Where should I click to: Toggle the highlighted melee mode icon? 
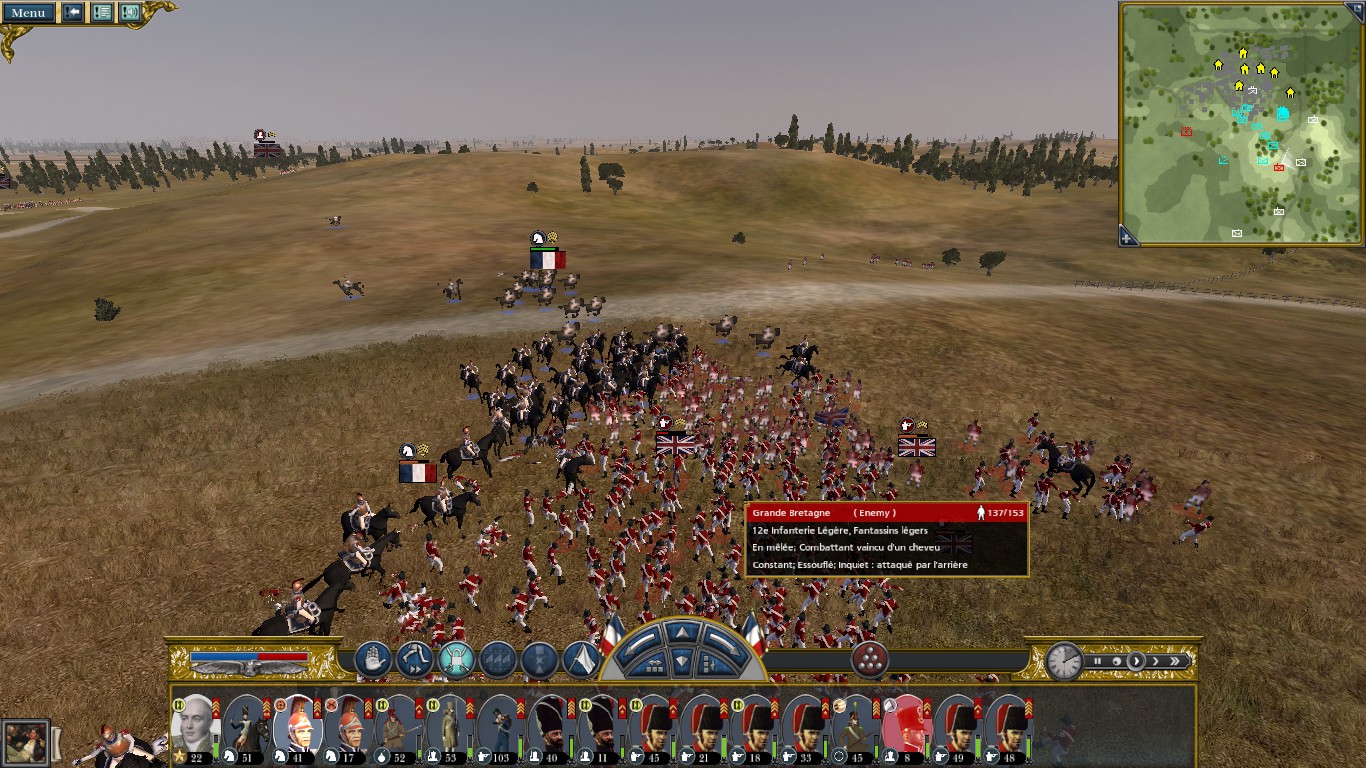[456, 659]
